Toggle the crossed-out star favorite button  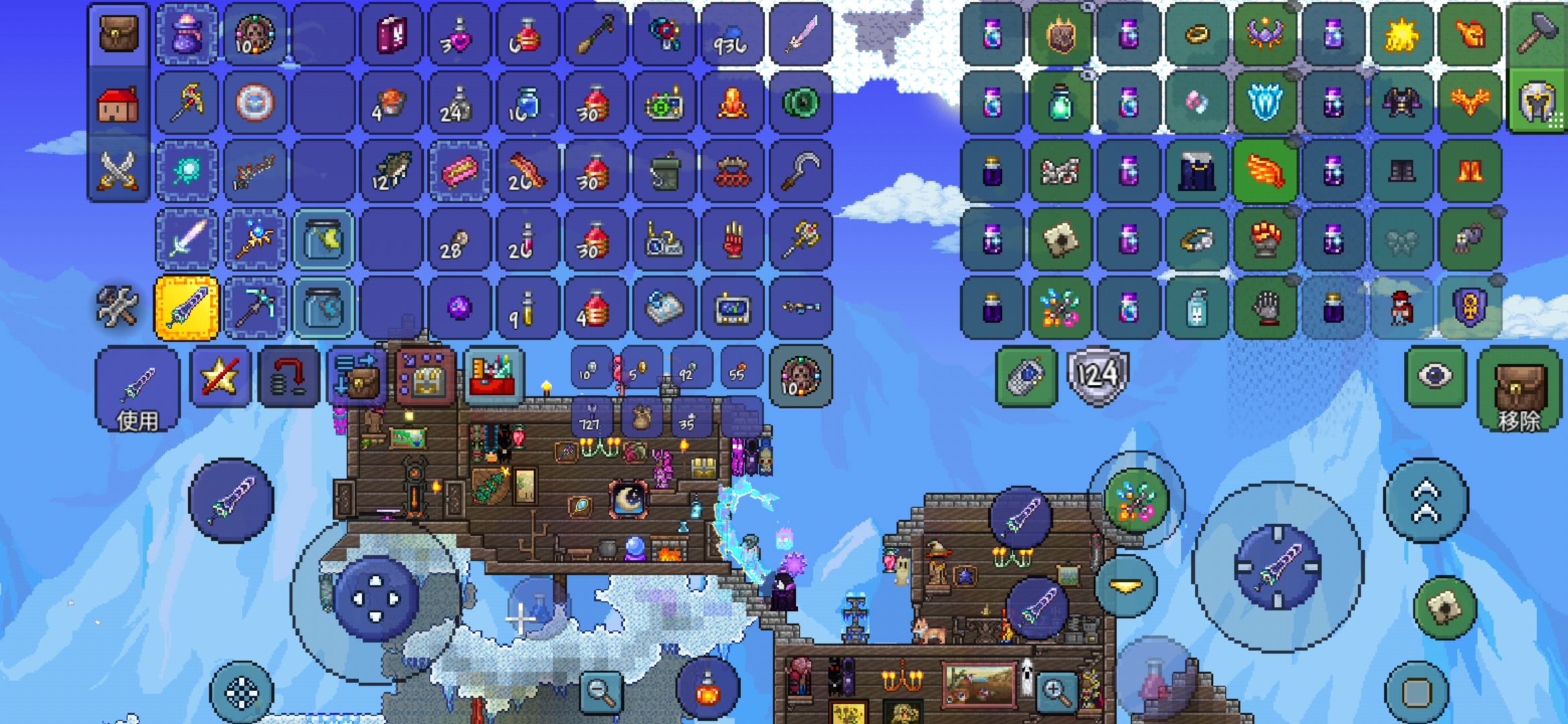tap(220, 377)
